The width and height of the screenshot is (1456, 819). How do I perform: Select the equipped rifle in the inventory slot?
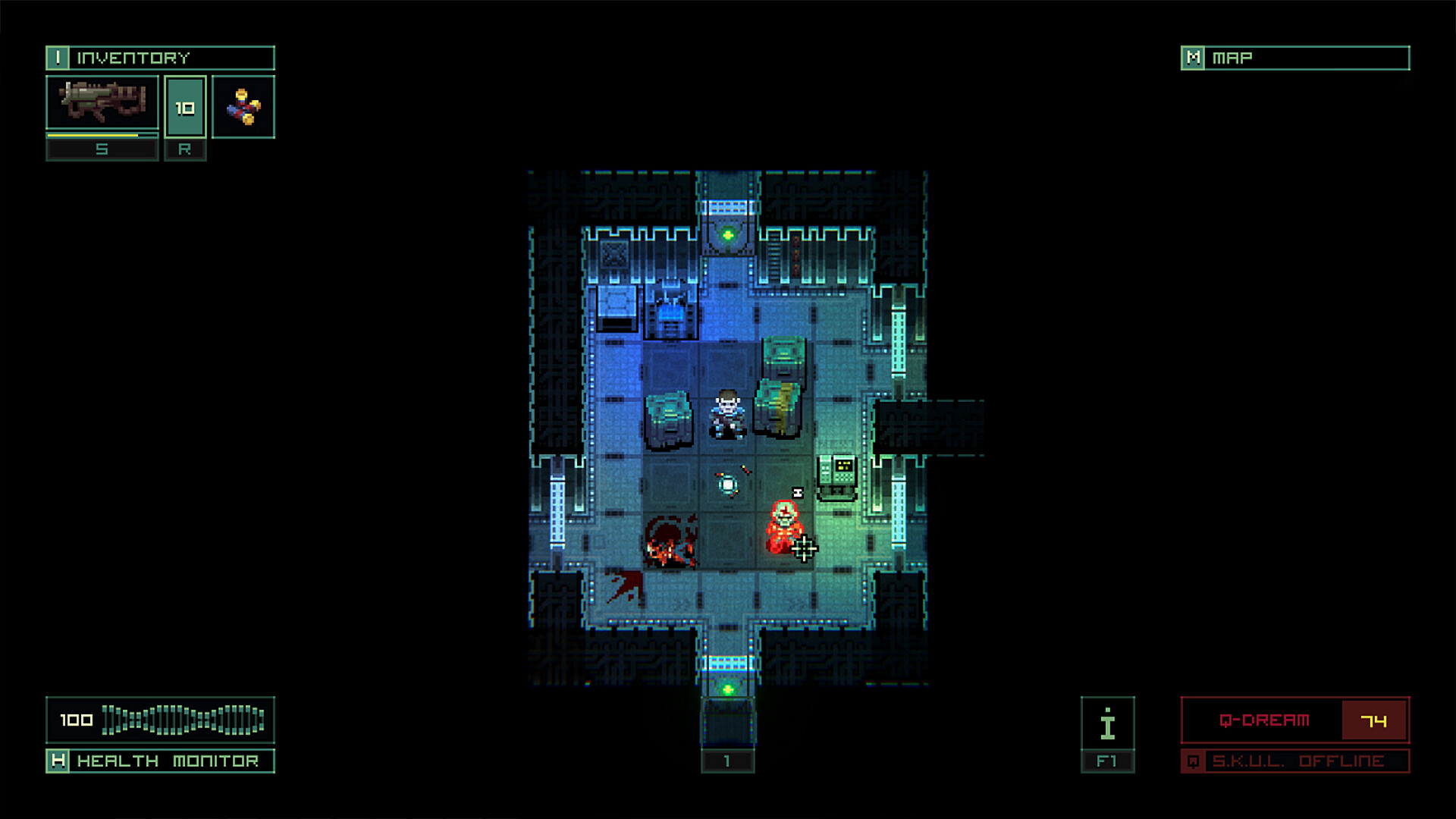pyautogui.click(x=102, y=104)
